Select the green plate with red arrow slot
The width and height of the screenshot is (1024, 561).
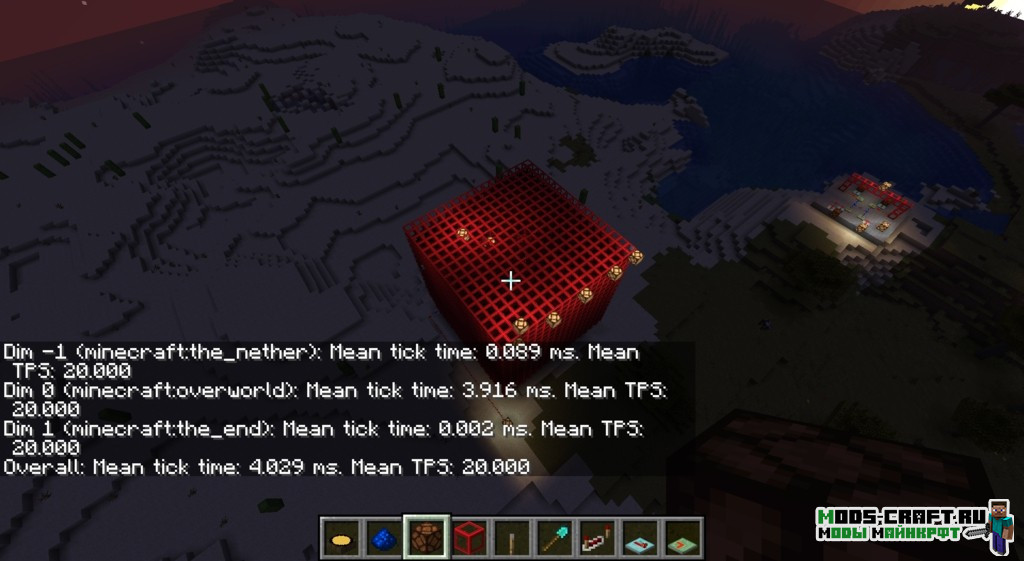click(683, 538)
